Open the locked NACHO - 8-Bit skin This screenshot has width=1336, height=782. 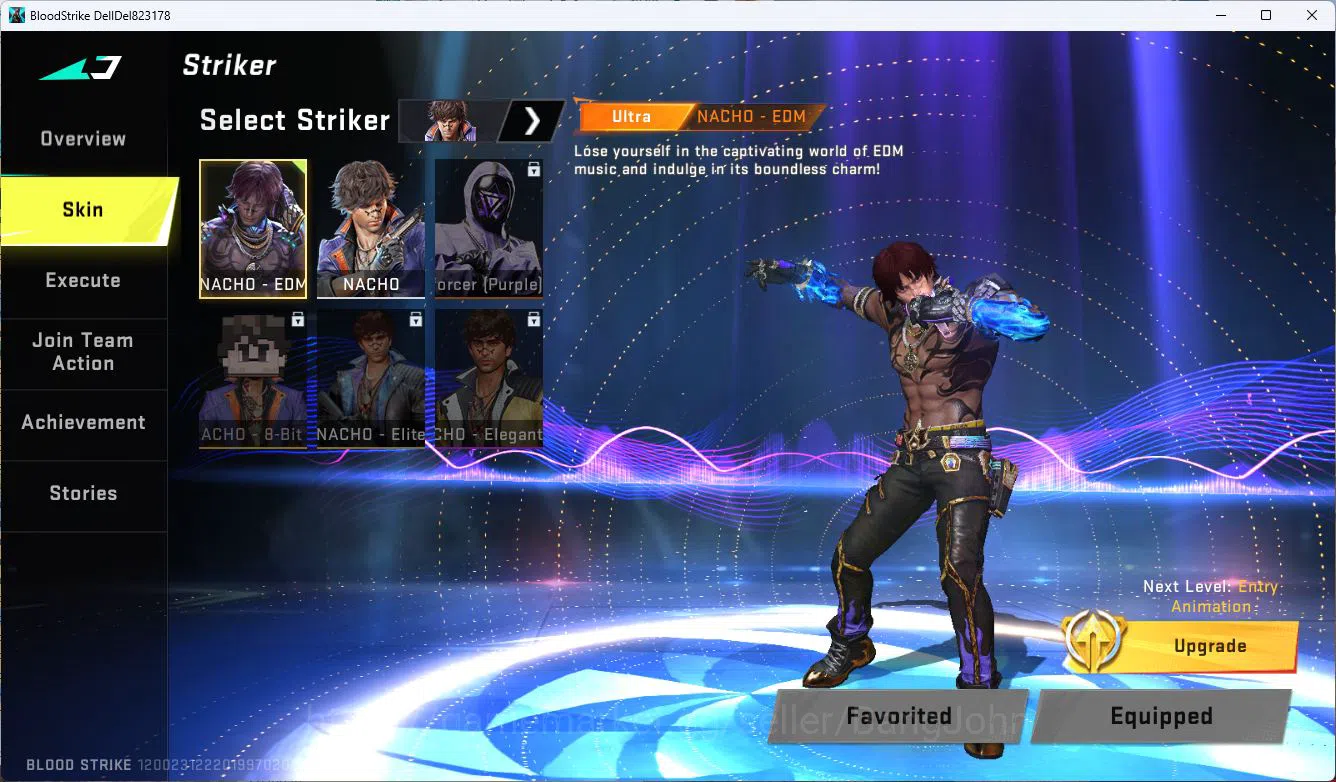[x=253, y=378]
